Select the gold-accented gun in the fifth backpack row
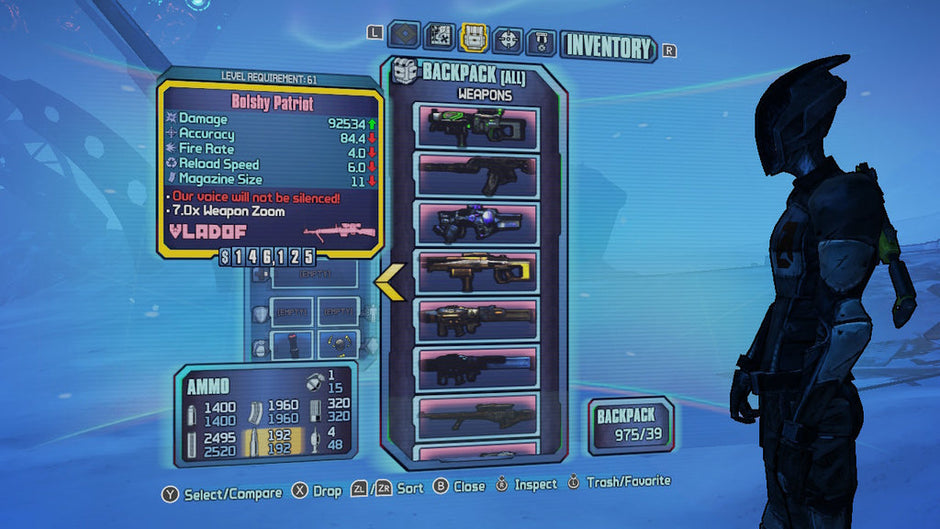Screen dimensions: 940x529 coord(478,320)
